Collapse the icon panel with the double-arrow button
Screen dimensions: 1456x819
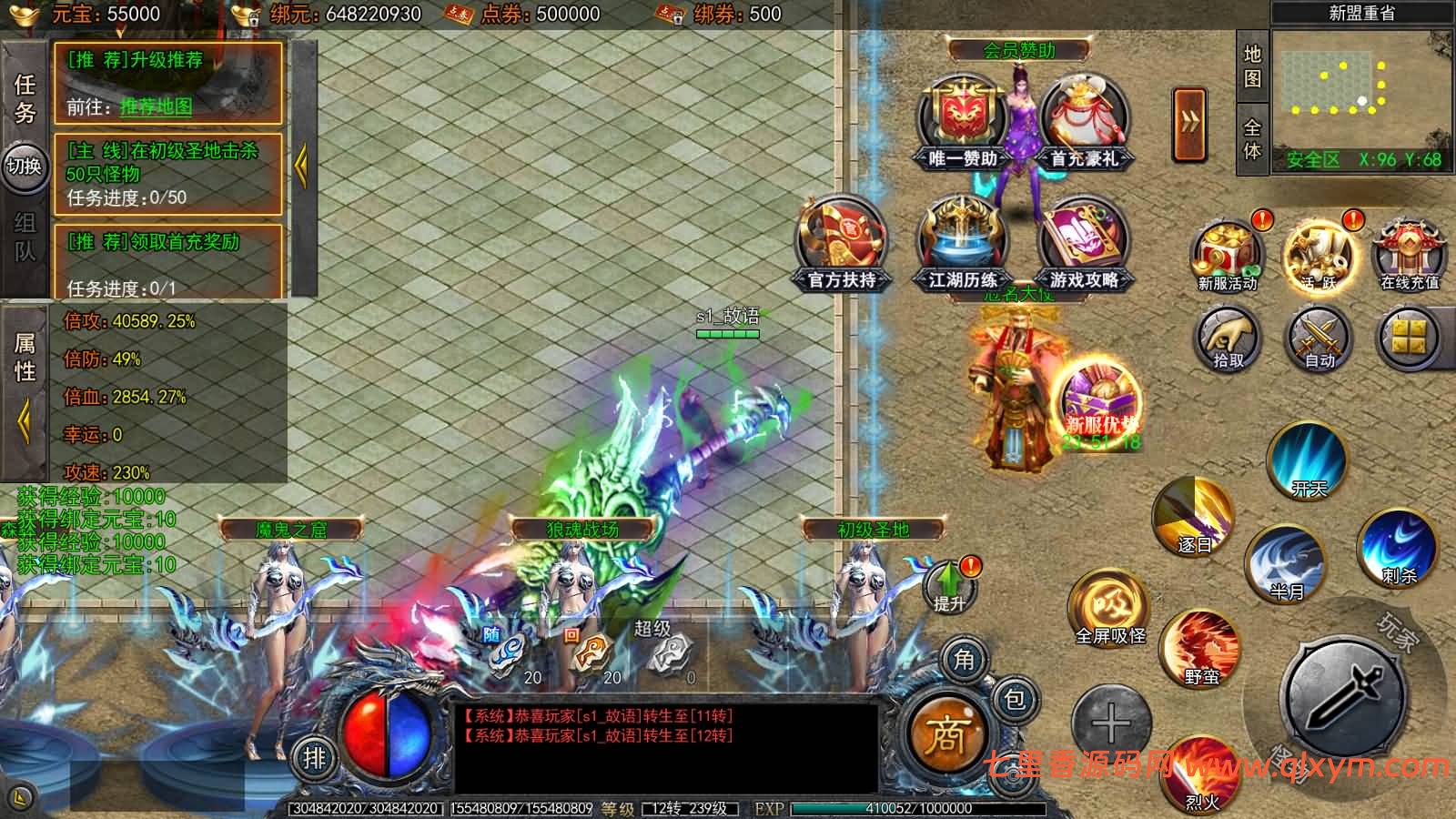pos(1189,124)
